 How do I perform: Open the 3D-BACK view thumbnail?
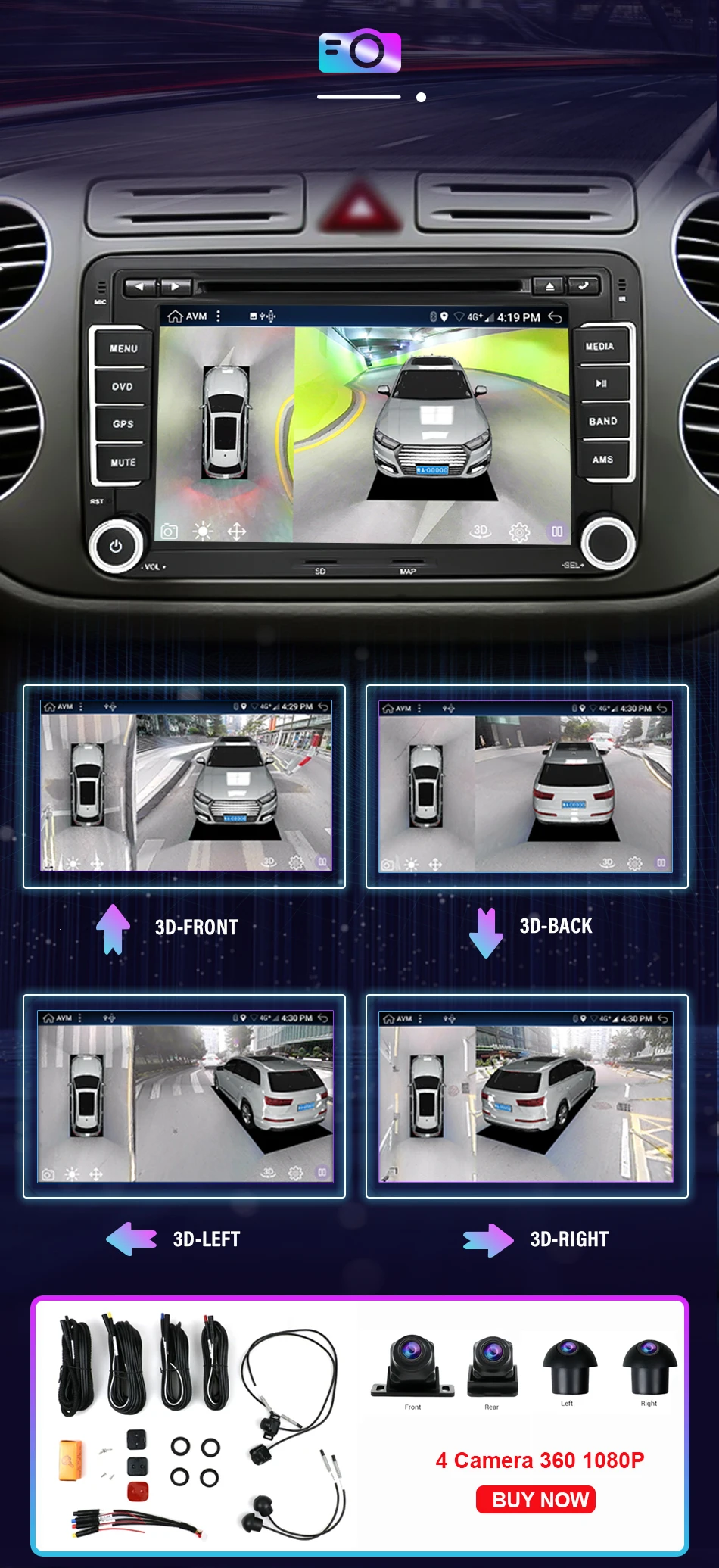(x=527, y=786)
